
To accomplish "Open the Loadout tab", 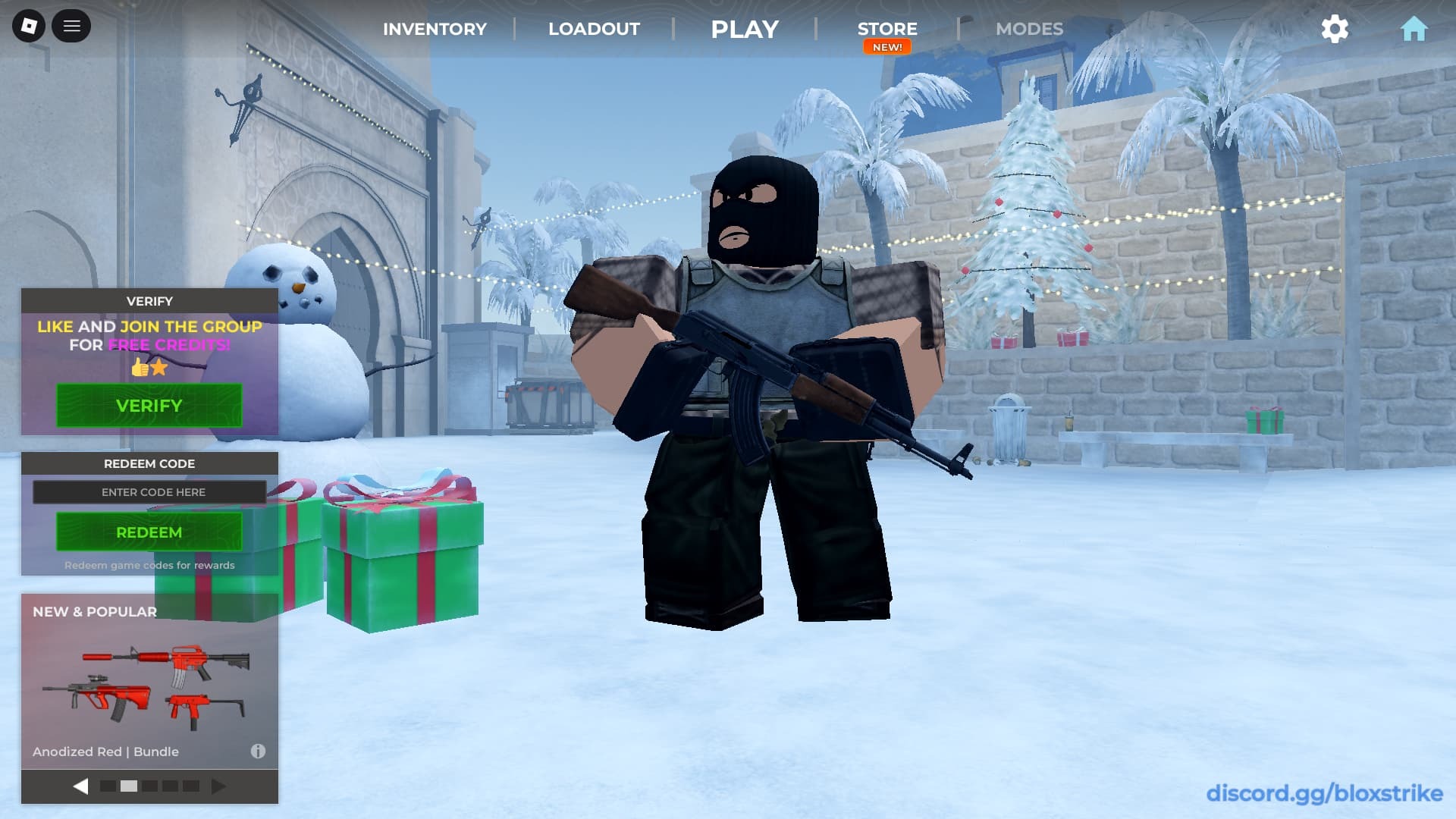I will coord(594,29).
